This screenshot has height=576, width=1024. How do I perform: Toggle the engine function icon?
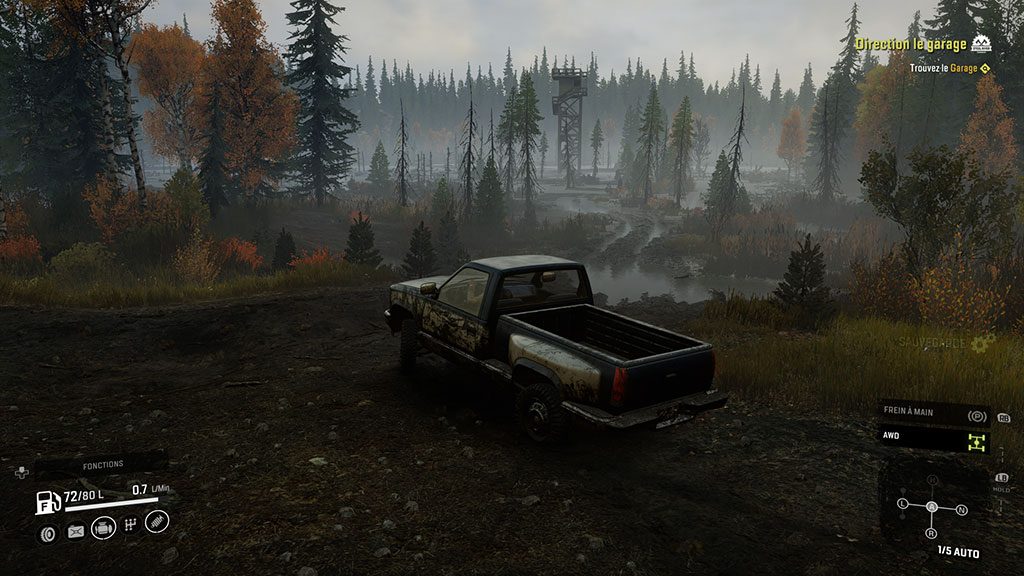[103, 529]
